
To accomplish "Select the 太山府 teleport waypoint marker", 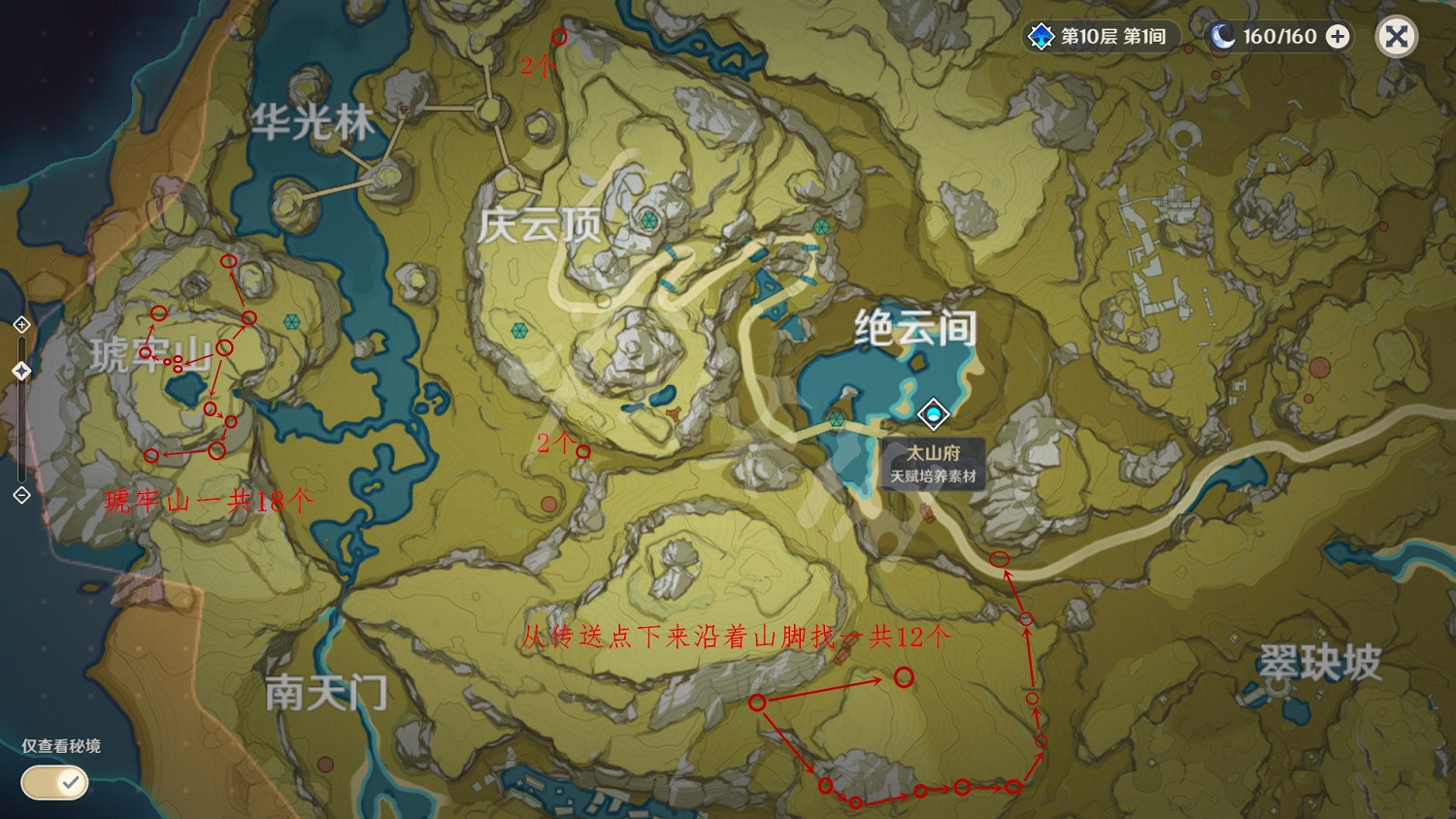I will tap(933, 414).
